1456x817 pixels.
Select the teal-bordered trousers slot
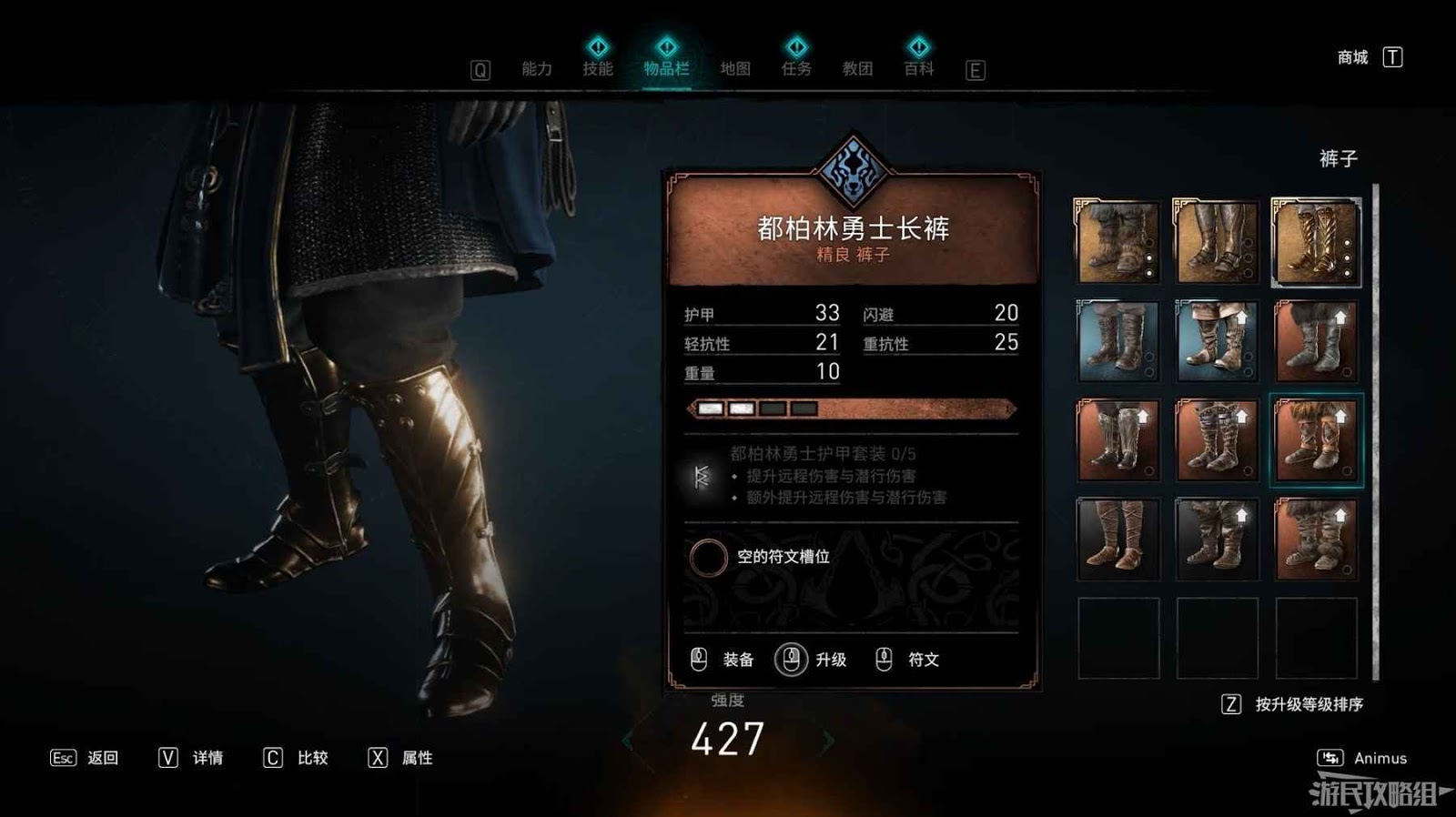1316,440
